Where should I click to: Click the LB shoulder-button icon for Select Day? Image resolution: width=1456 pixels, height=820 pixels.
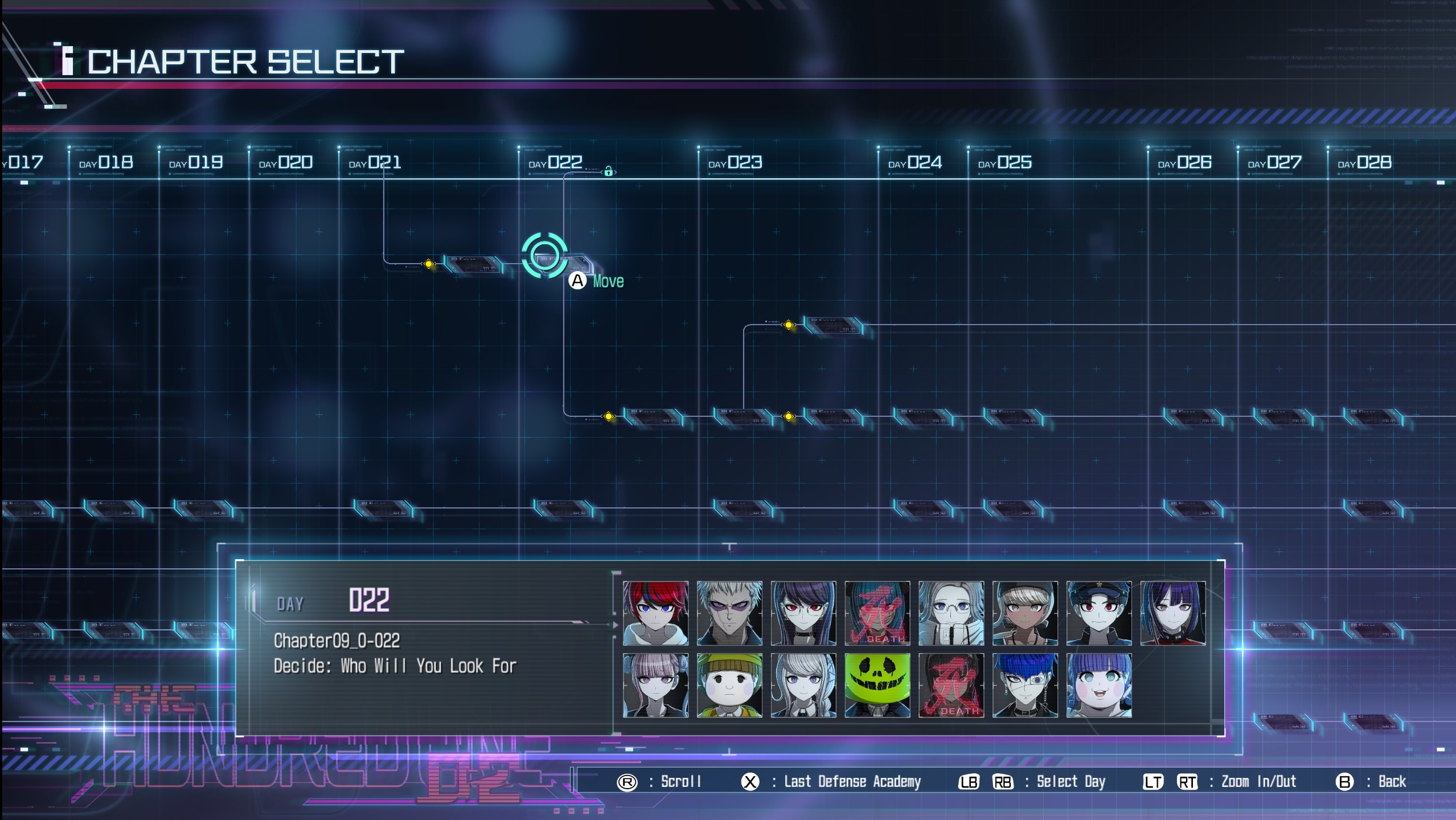tap(968, 782)
